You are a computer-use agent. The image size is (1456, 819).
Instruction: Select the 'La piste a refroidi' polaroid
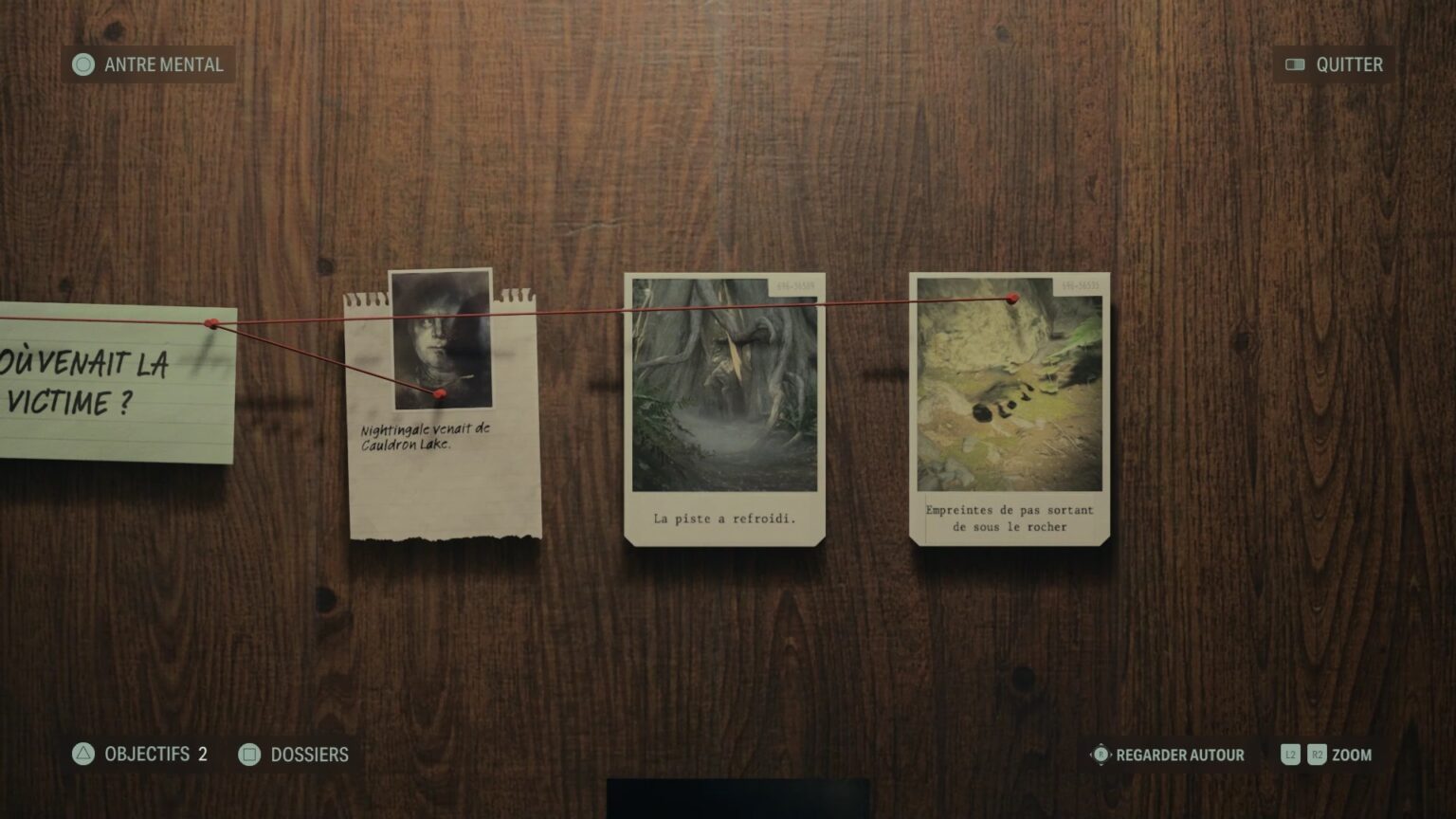723,408
